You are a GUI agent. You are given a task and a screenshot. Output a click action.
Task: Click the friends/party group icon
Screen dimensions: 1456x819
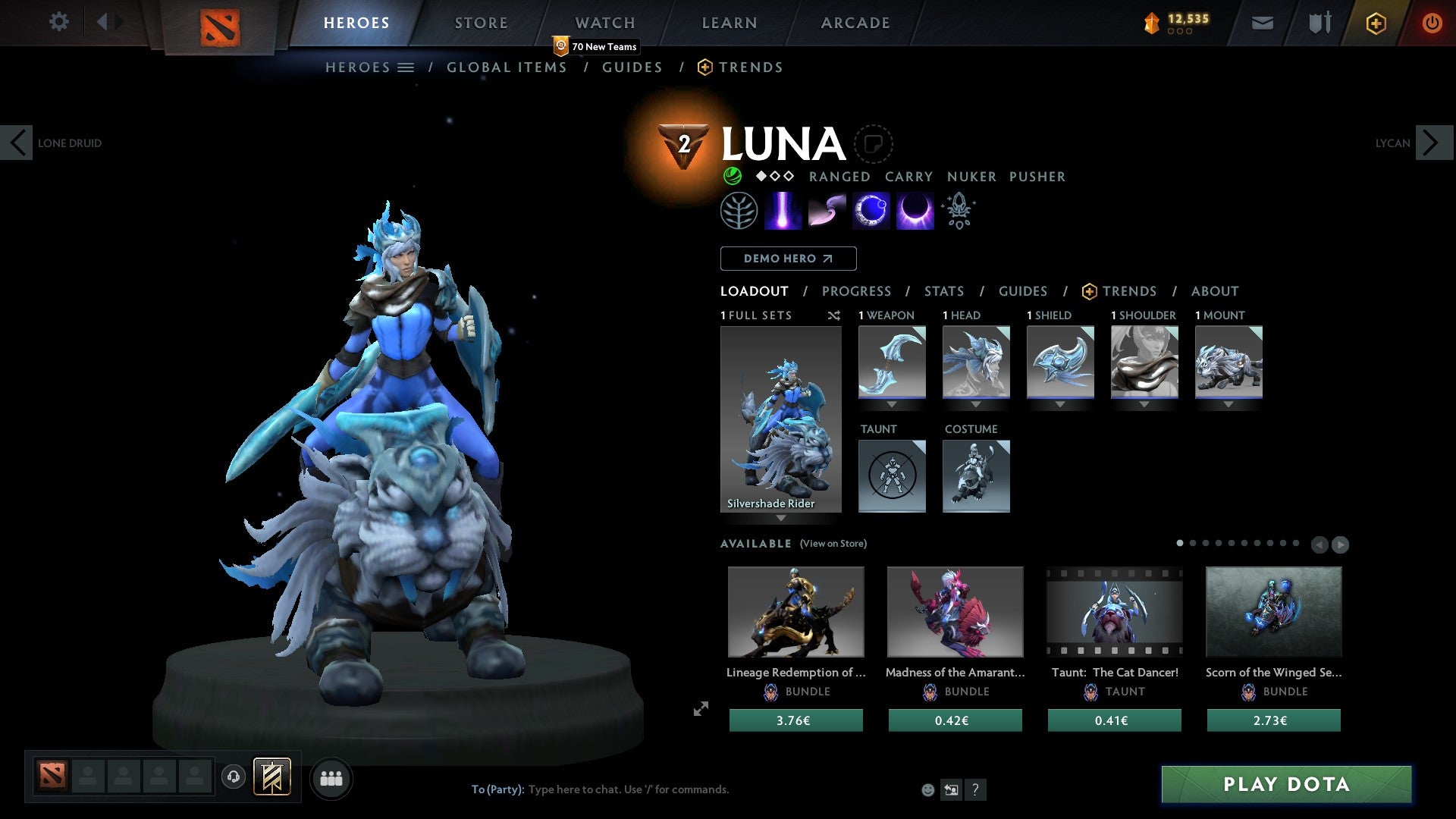(331, 778)
